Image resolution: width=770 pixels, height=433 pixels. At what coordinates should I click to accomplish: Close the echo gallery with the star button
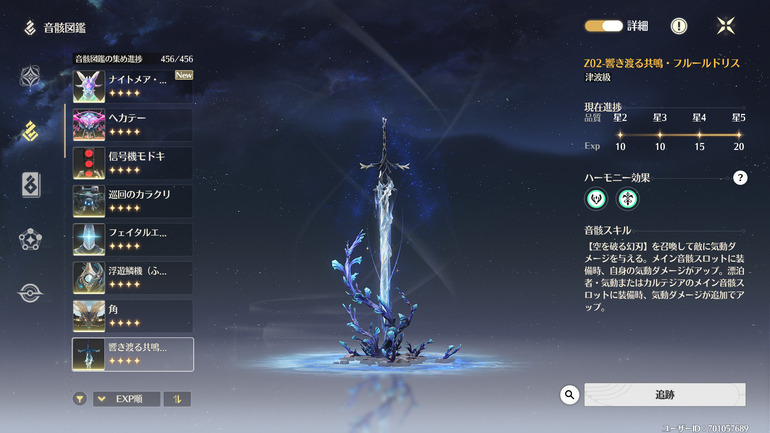point(727,26)
